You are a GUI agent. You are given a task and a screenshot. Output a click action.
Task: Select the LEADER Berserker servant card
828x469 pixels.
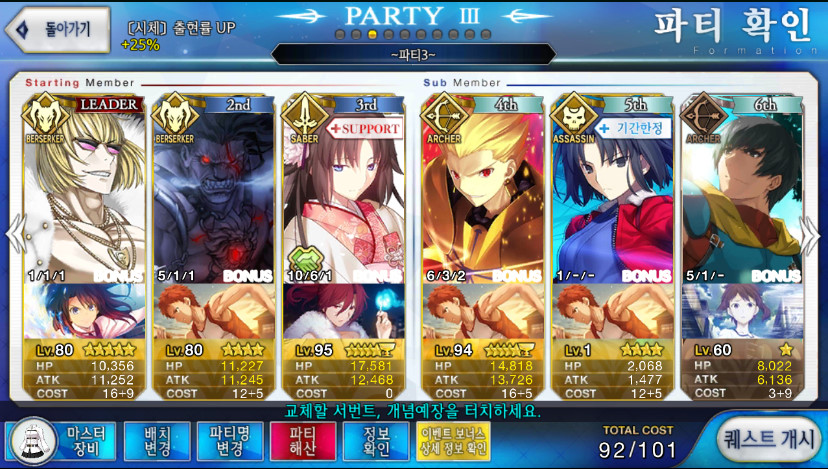click(85, 190)
